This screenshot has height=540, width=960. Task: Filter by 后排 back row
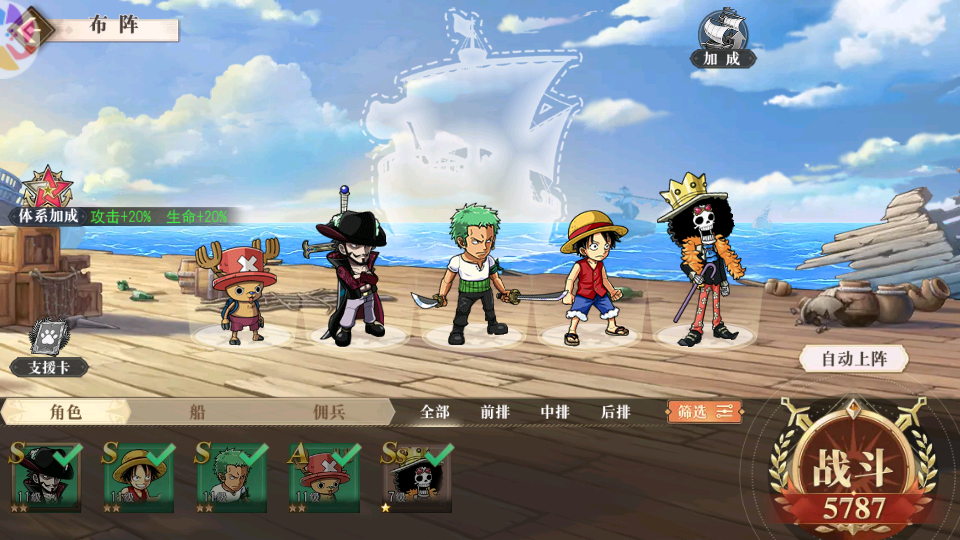615,412
